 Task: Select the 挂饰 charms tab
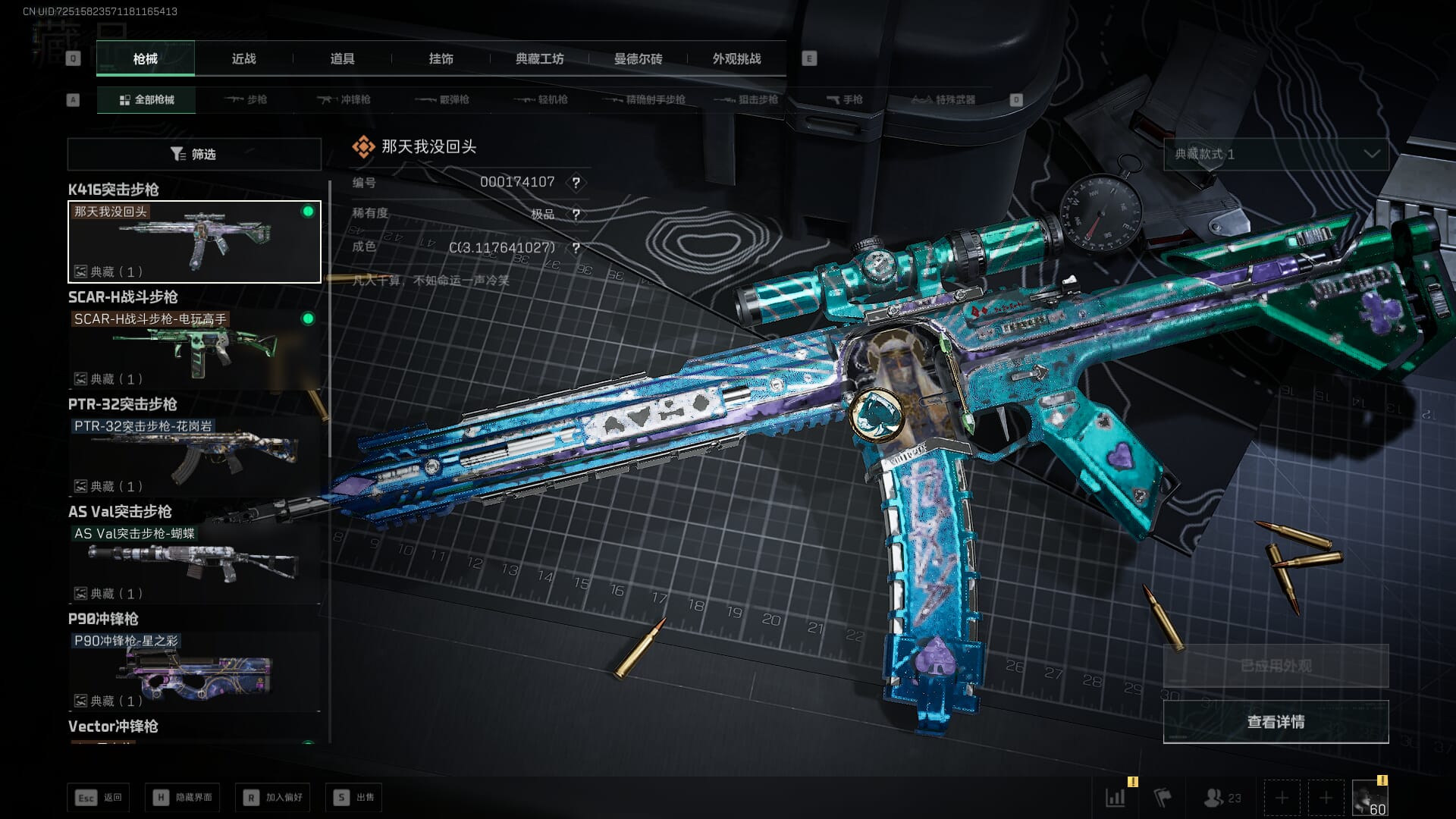pos(441,58)
